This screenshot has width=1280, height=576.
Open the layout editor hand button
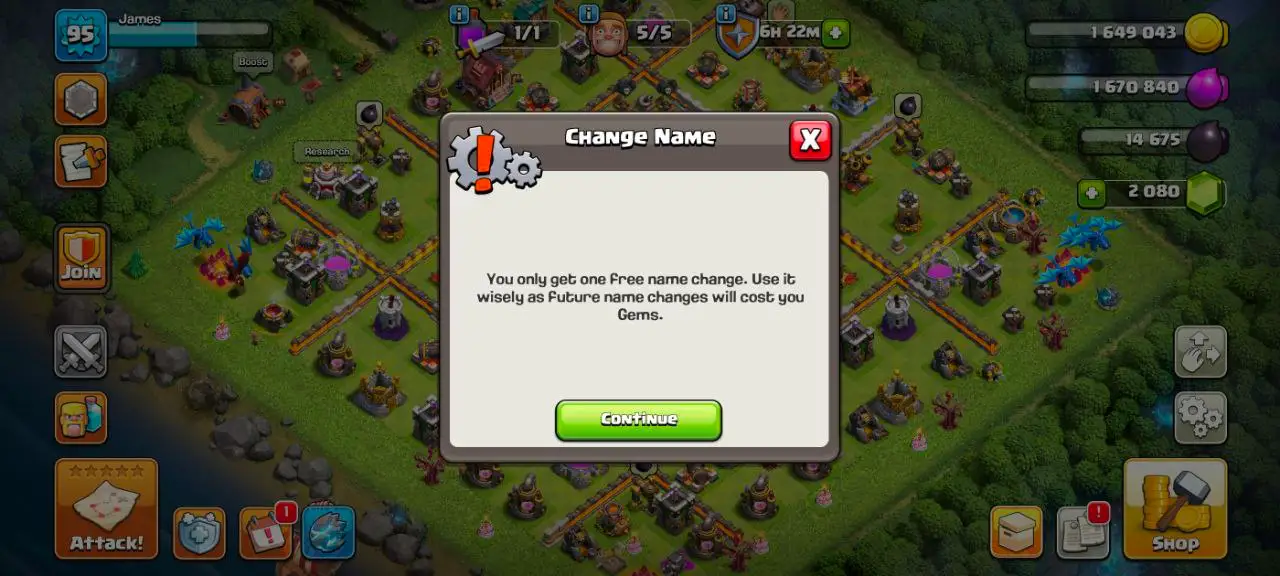tap(1200, 351)
